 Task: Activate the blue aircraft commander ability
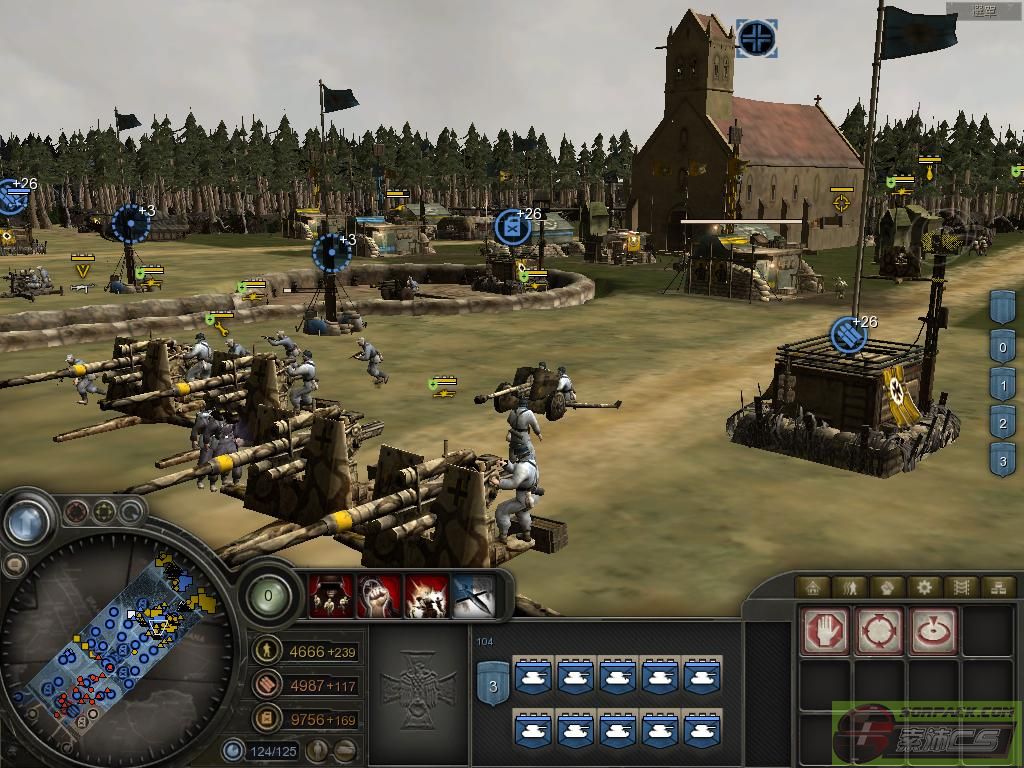[x=475, y=595]
